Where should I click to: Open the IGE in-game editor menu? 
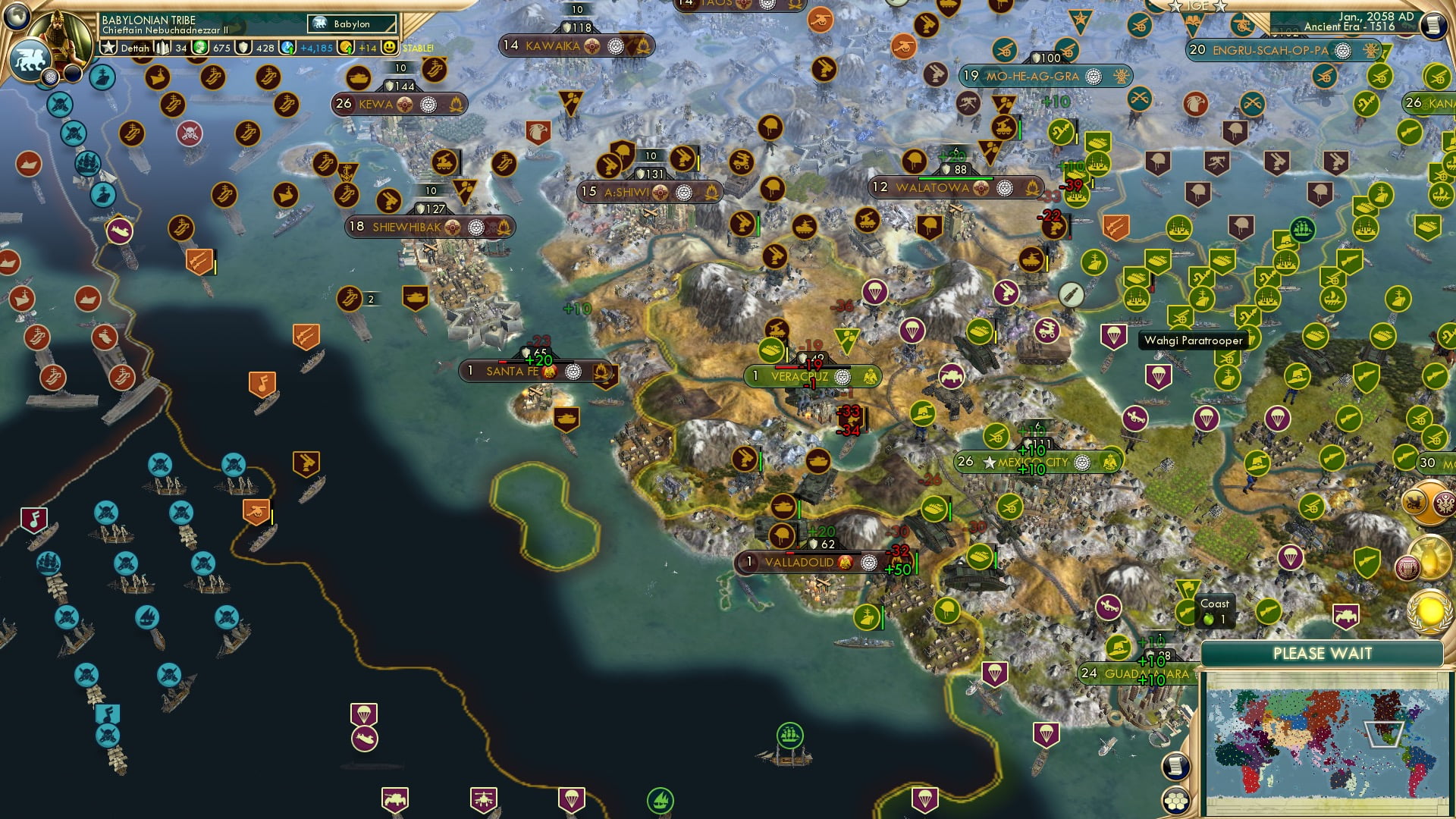coord(1197,6)
